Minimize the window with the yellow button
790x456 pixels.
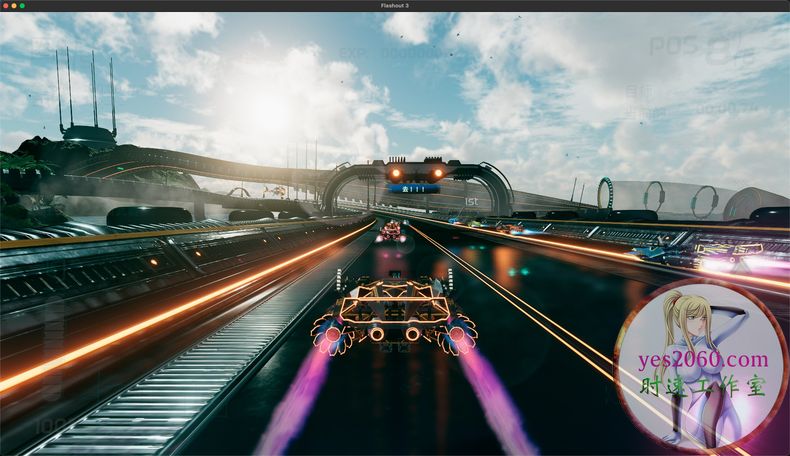click(x=13, y=6)
